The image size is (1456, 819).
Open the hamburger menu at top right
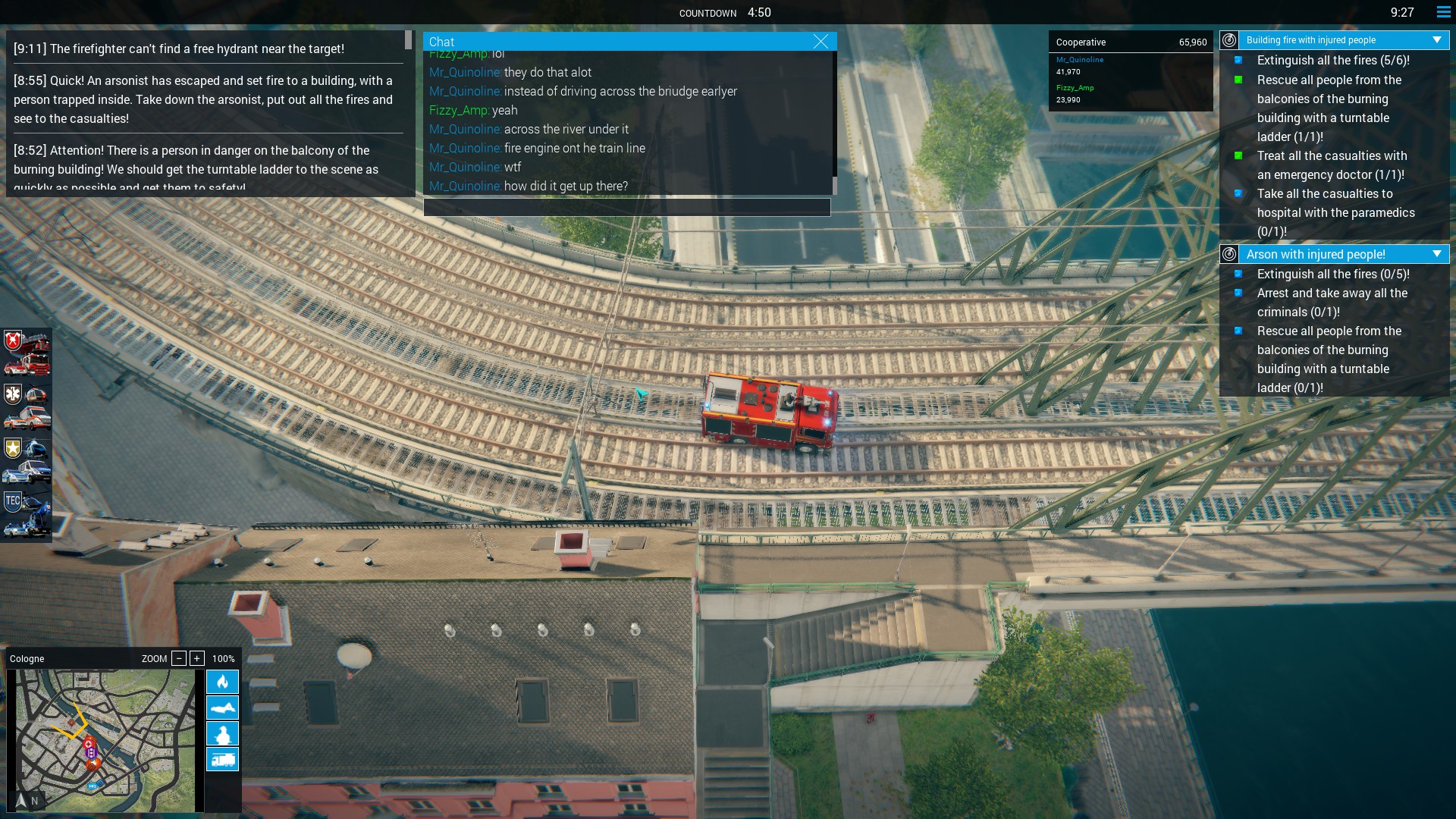click(x=1443, y=12)
